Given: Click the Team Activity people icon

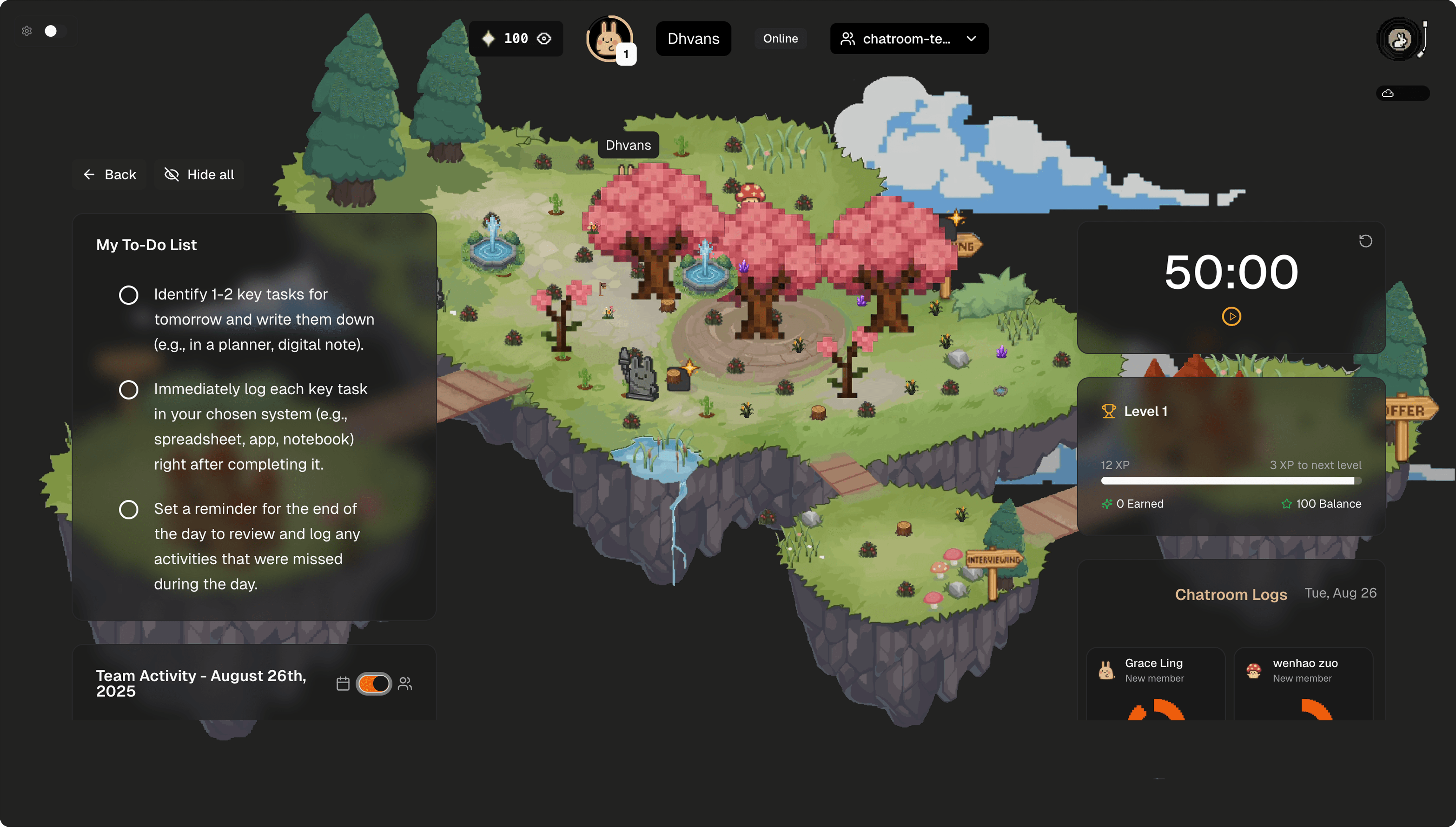Looking at the screenshot, I should [x=405, y=683].
